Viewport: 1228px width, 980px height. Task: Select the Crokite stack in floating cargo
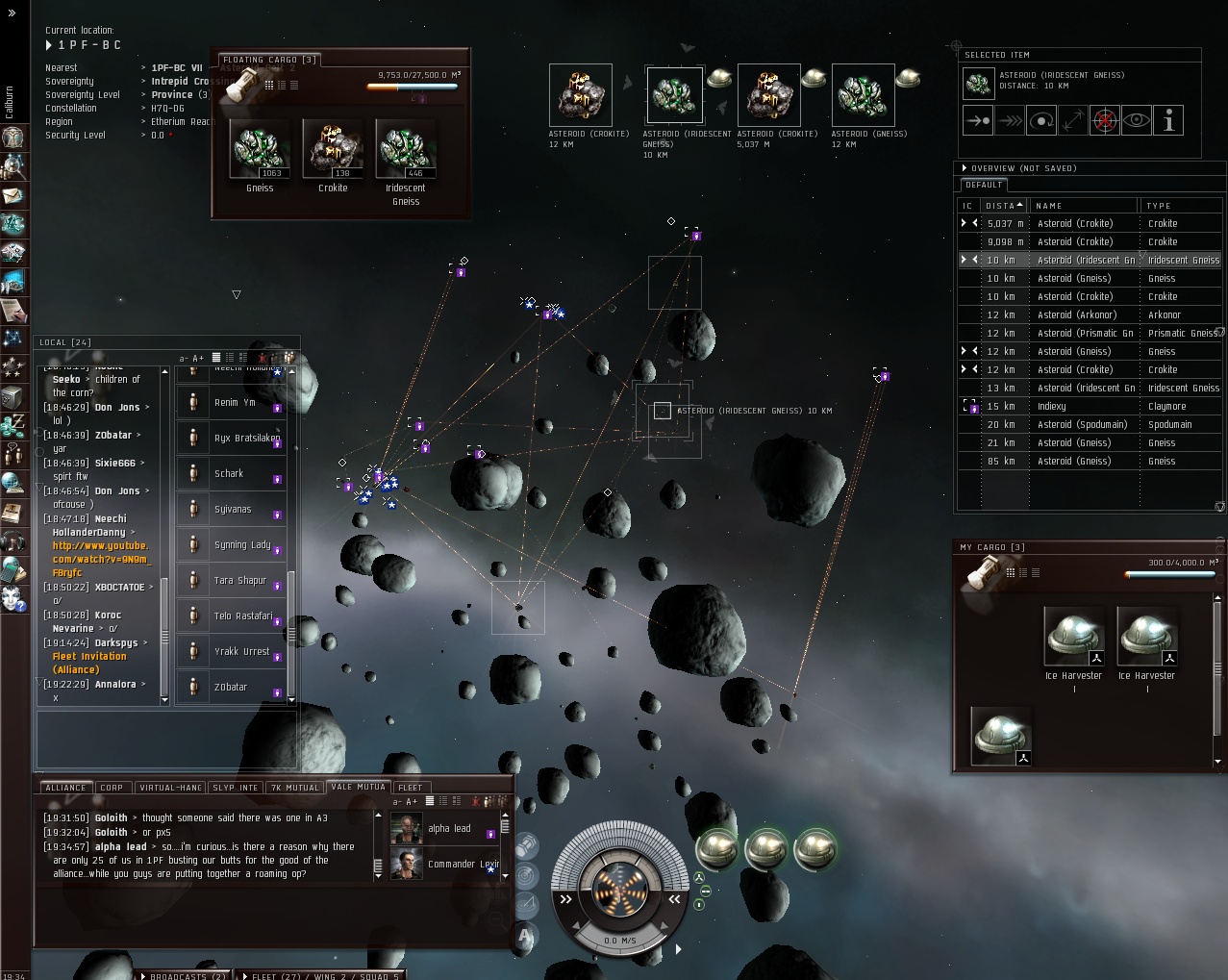tap(333, 150)
